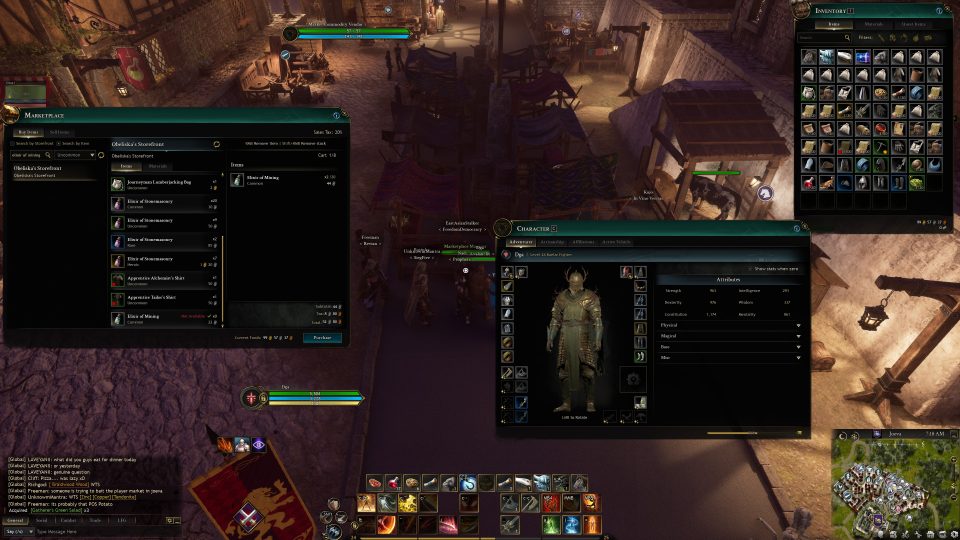Select Obeliska's Storefront in the results list
The height and width of the screenshot is (540, 960).
[38, 168]
